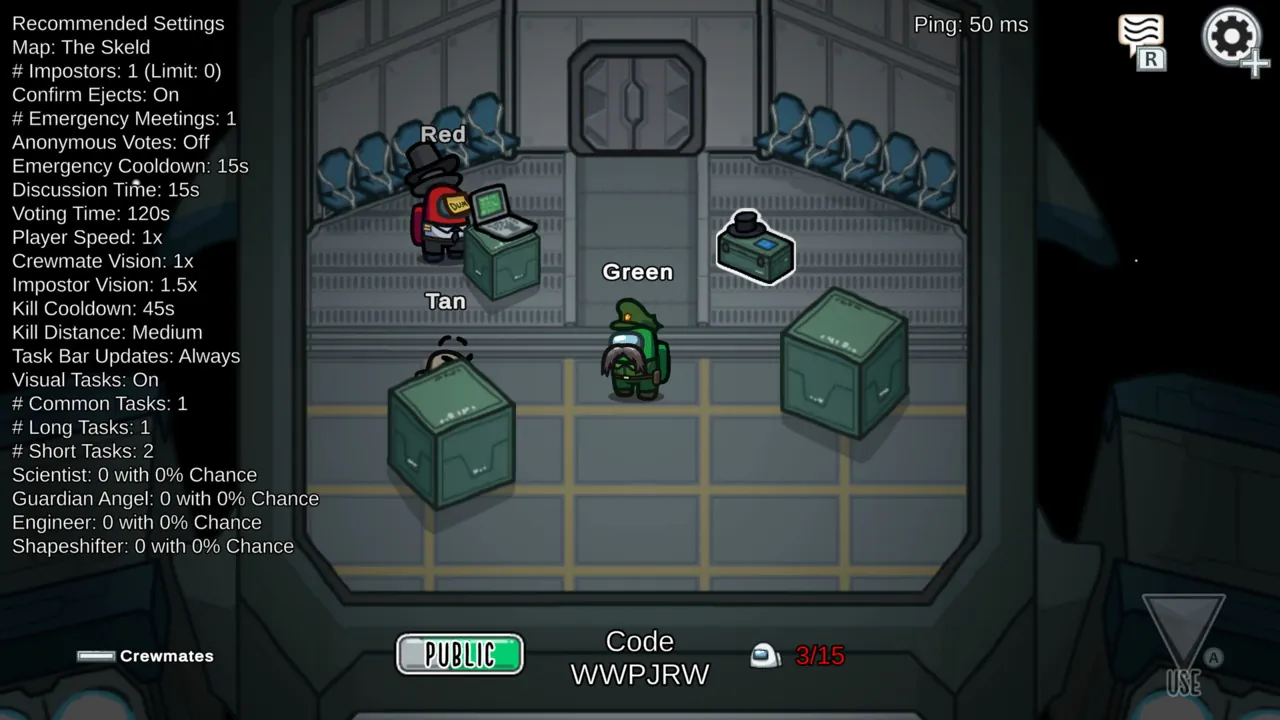Click the crewmate icon next to player count
1280x720 pixels.
[764, 655]
